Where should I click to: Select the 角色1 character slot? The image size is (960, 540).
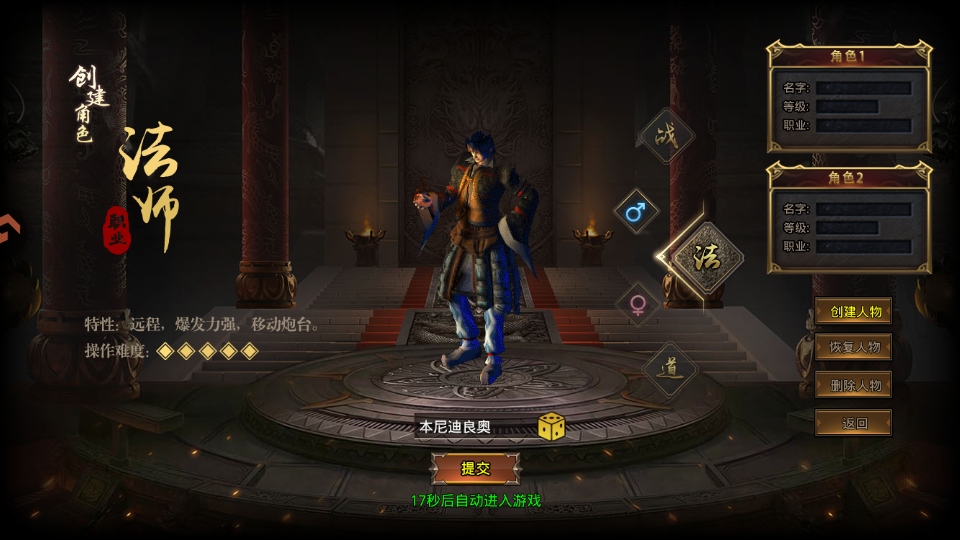pyautogui.click(x=849, y=97)
